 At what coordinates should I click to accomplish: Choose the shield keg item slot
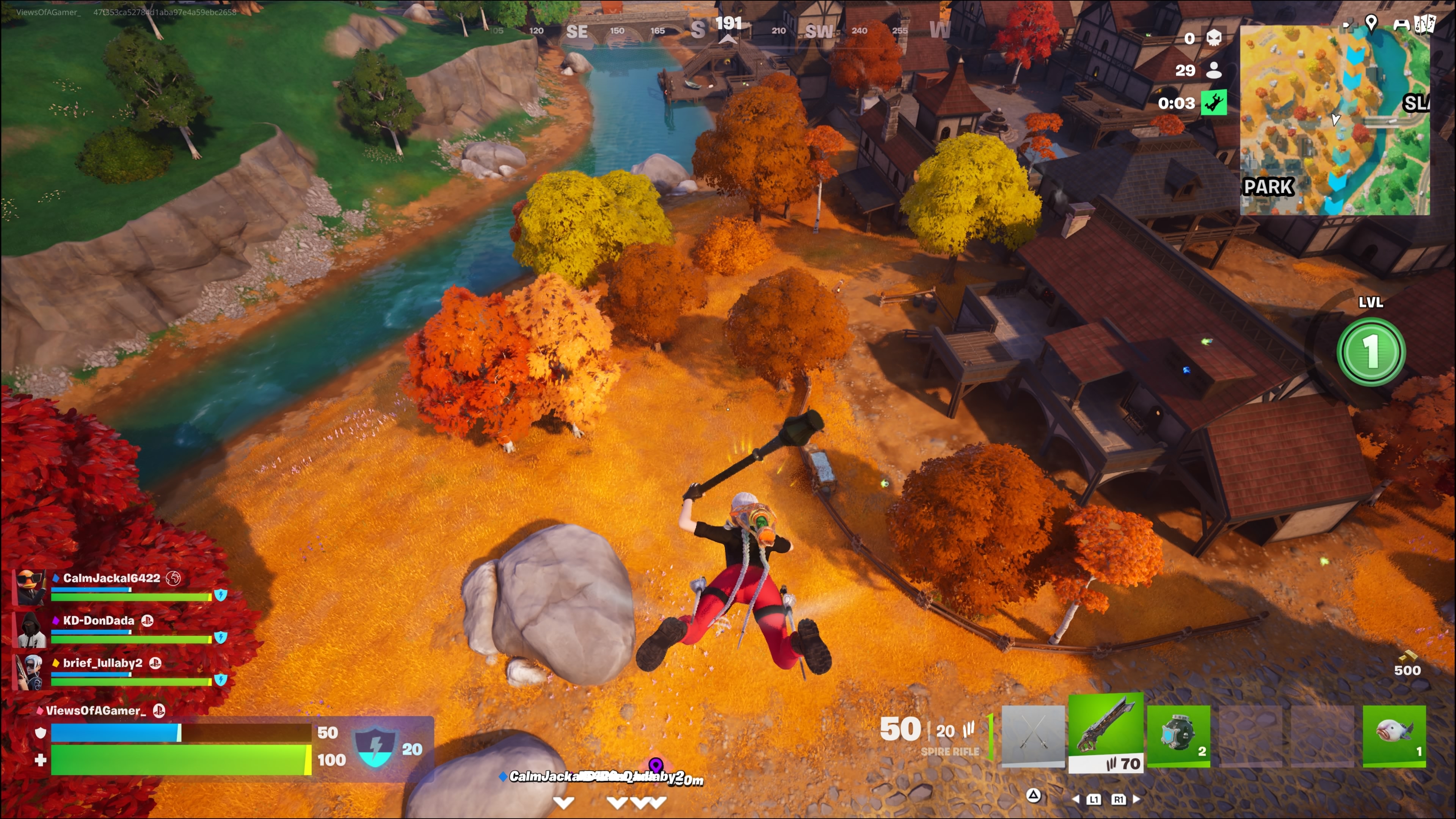pyautogui.click(x=1178, y=735)
